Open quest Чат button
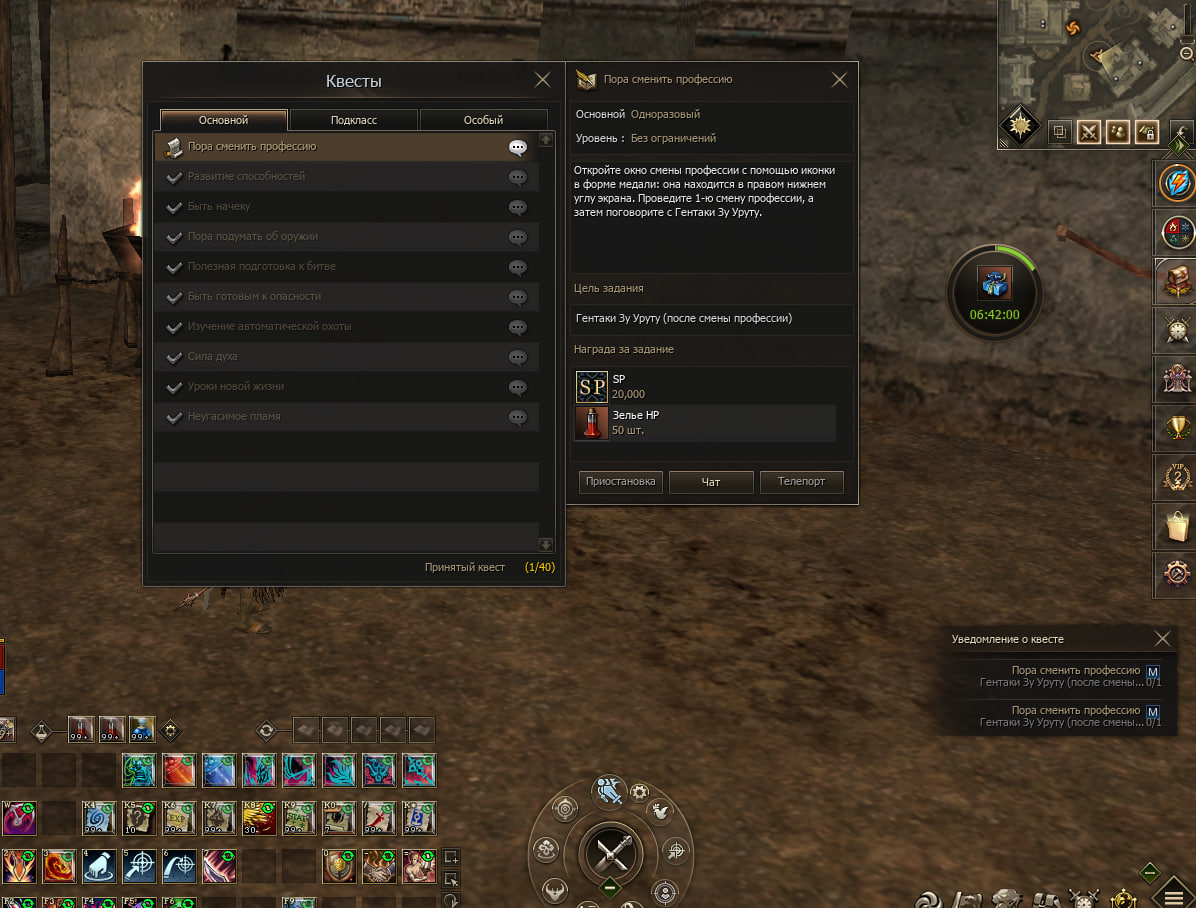Screen dimensions: 1196x908 point(710,482)
